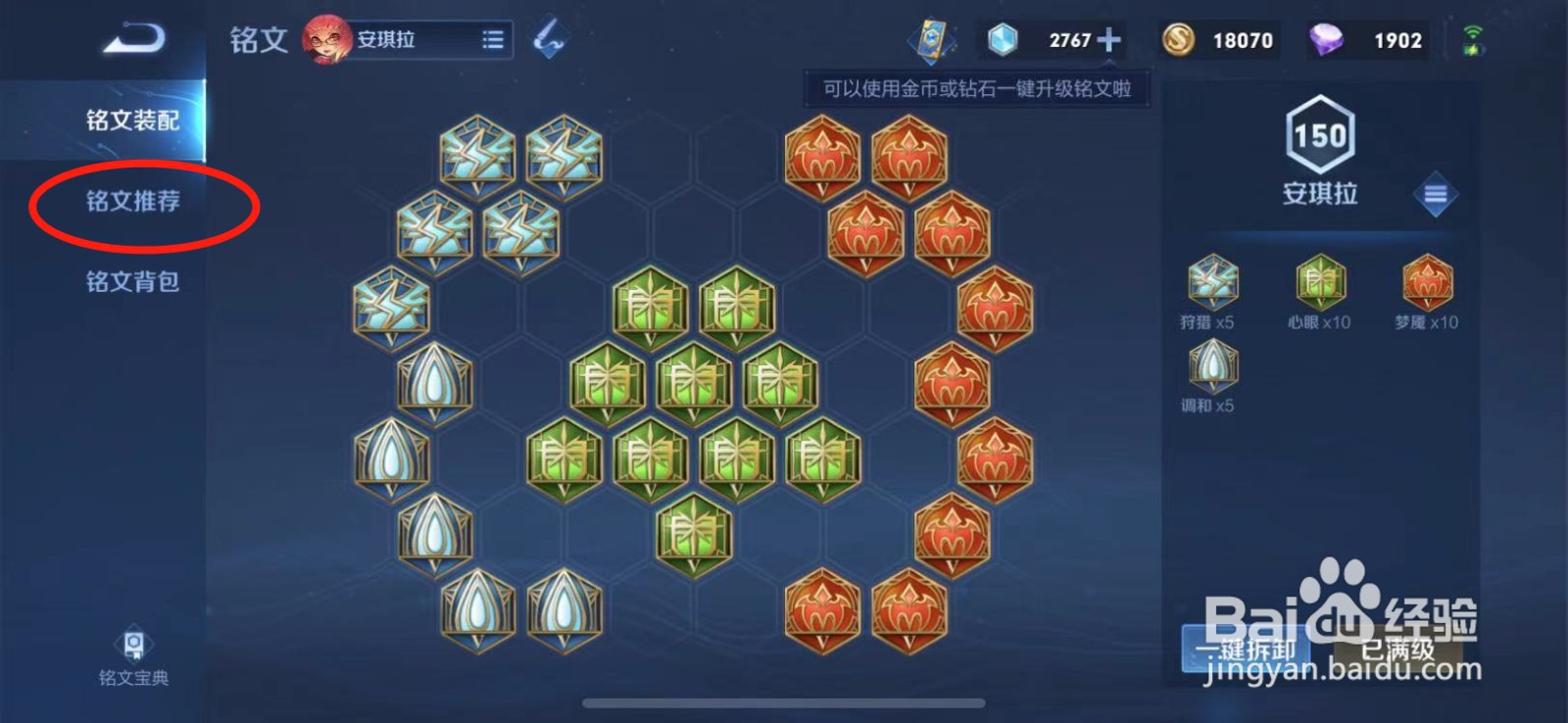Open the rune list icon next to 安琪拉
The width and height of the screenshot is (1568, 723).
492,39
